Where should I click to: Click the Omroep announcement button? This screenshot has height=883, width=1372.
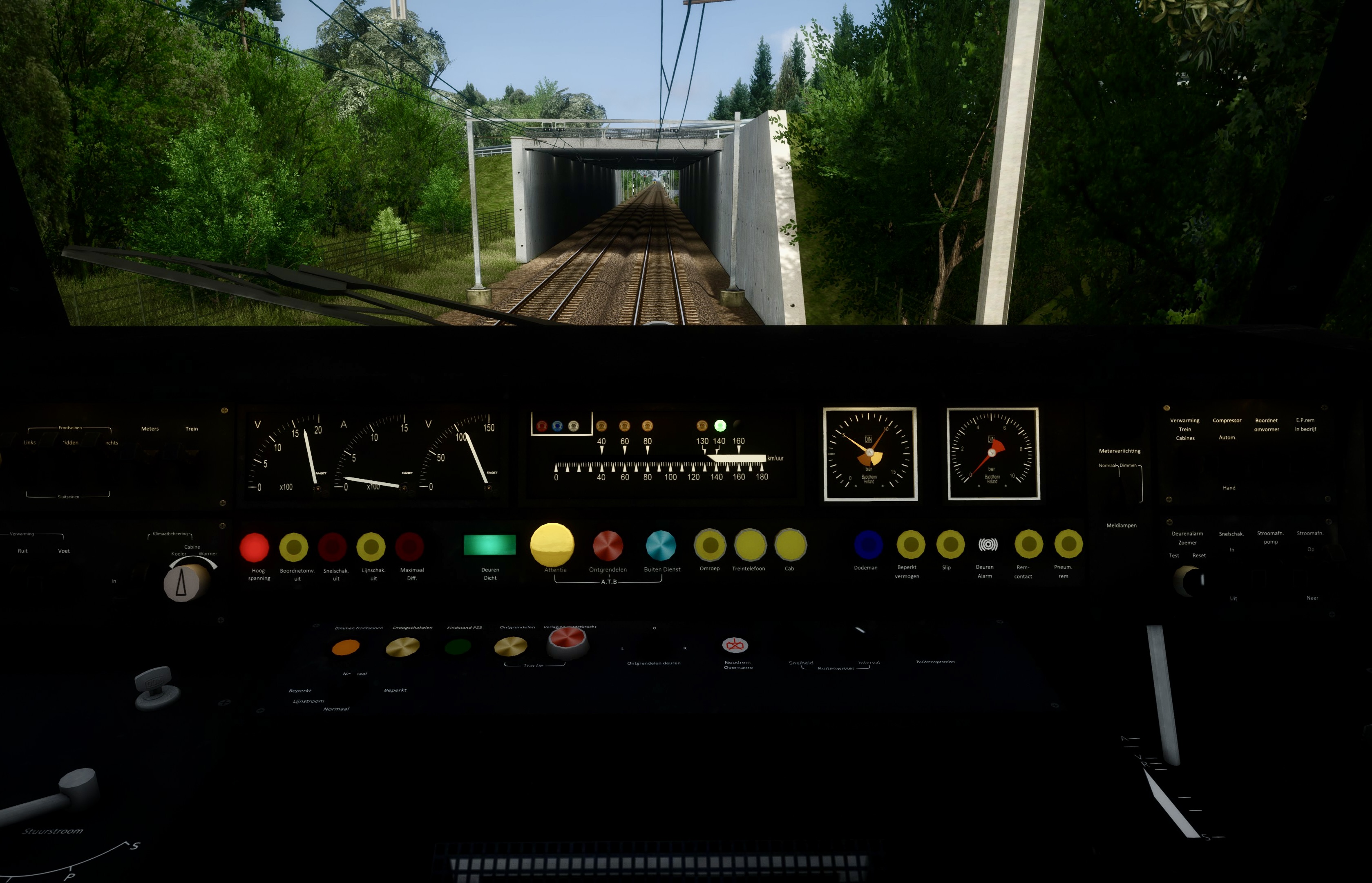(710, 545)
